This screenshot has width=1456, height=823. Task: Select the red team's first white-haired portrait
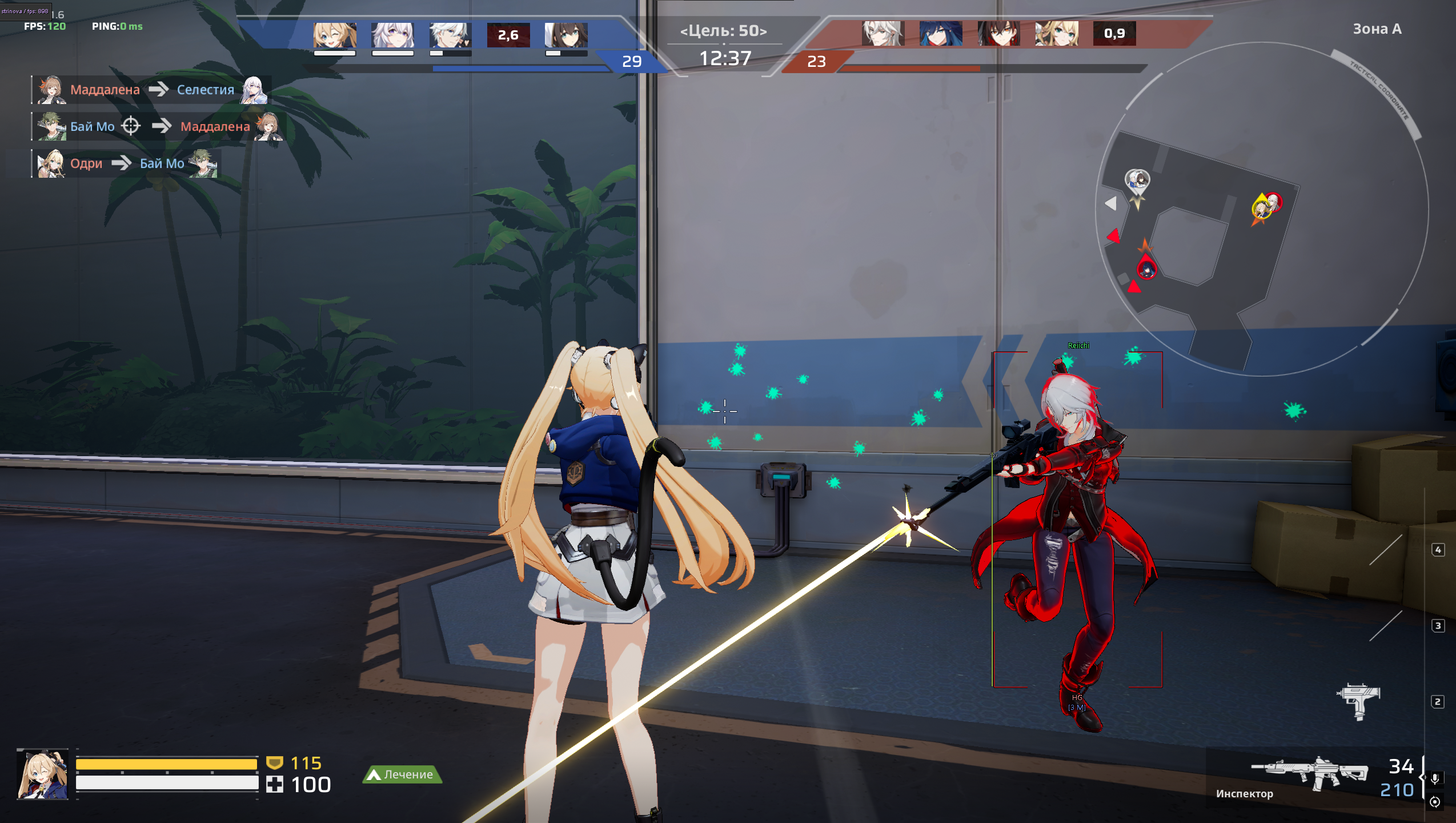click(883, 34)
